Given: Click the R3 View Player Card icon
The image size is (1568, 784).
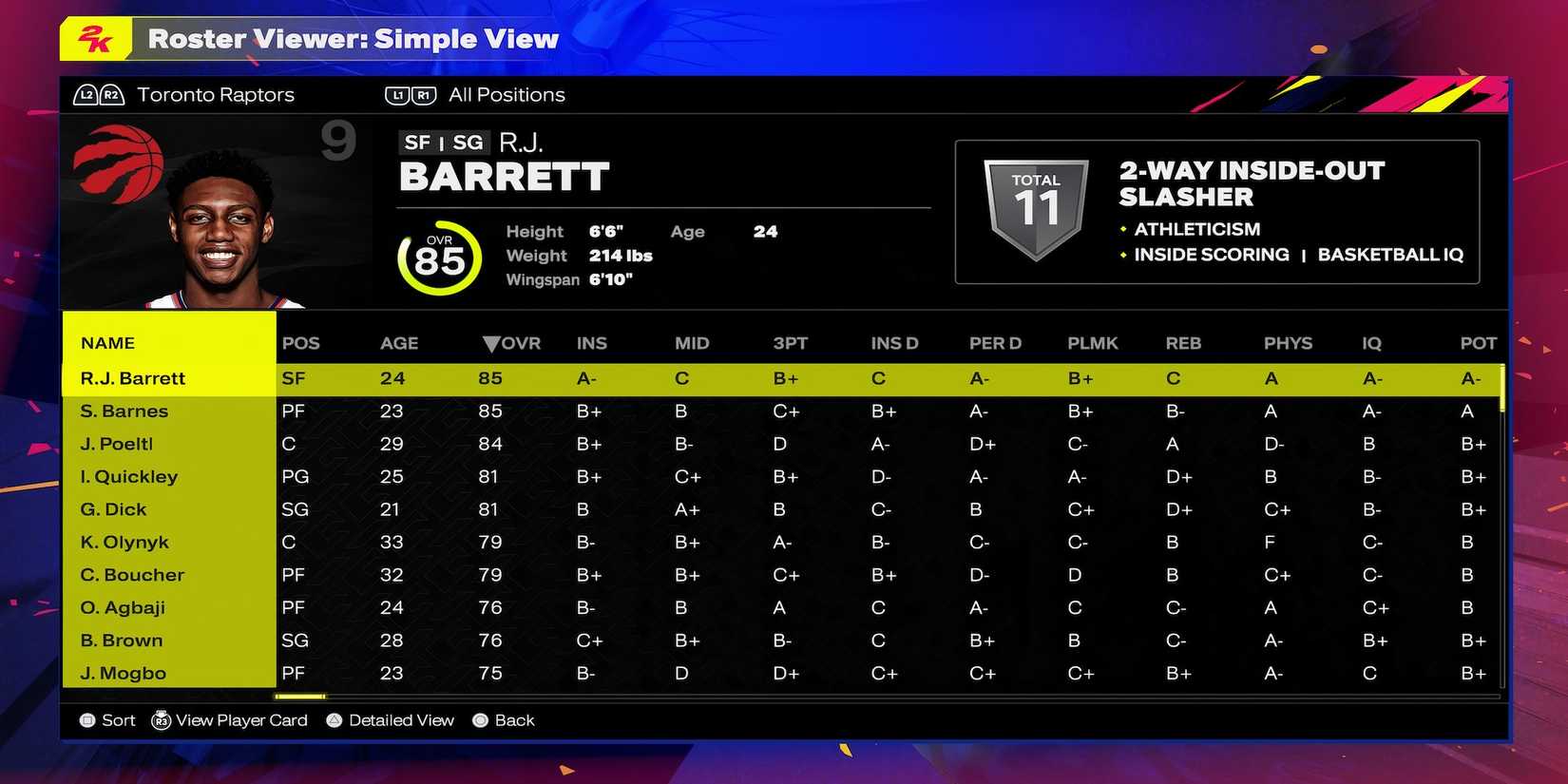Looking at the screenshot, I should 162,720.
